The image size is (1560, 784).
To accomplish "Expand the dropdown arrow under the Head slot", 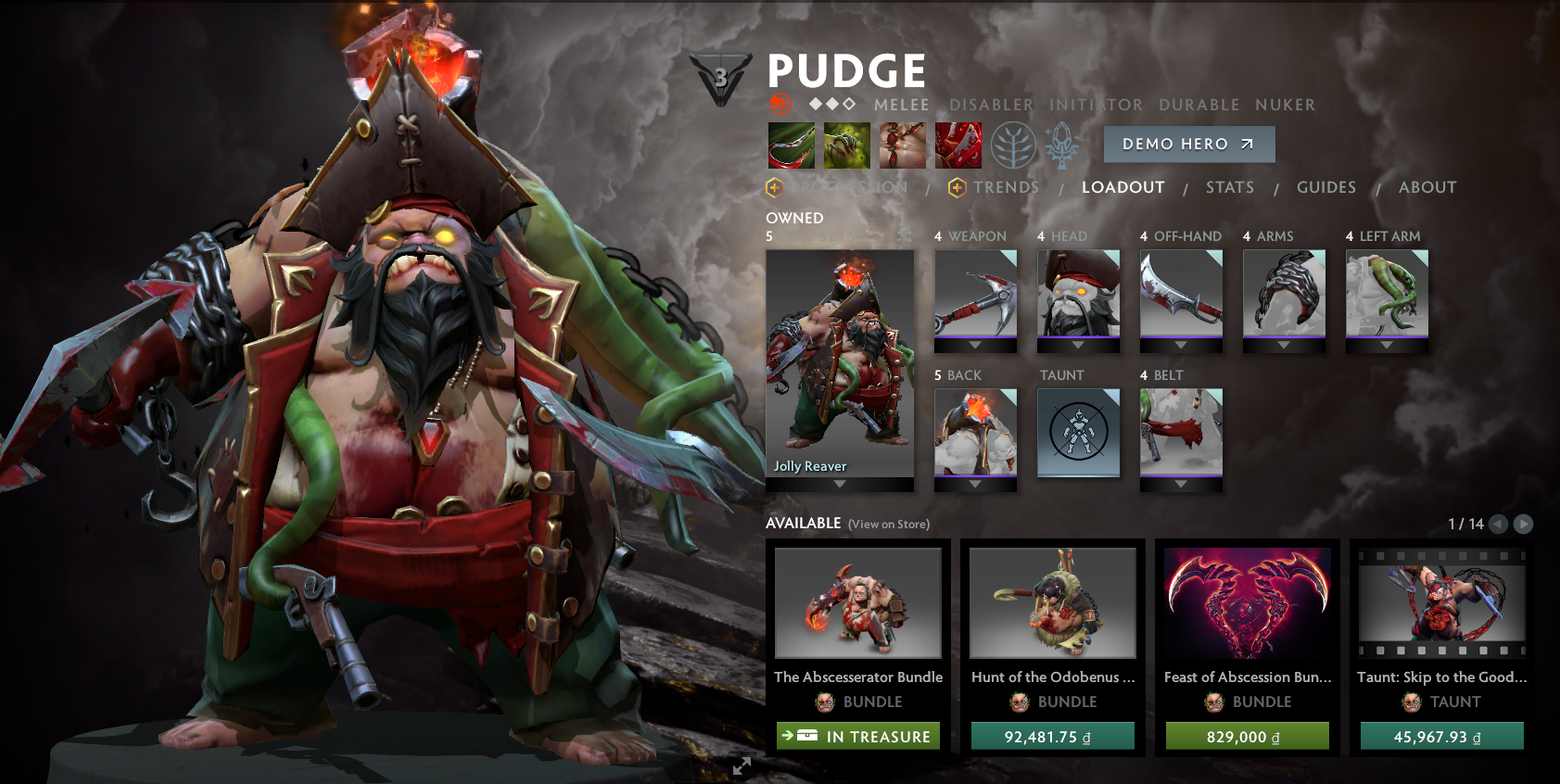I will [x=1079, y=347].
